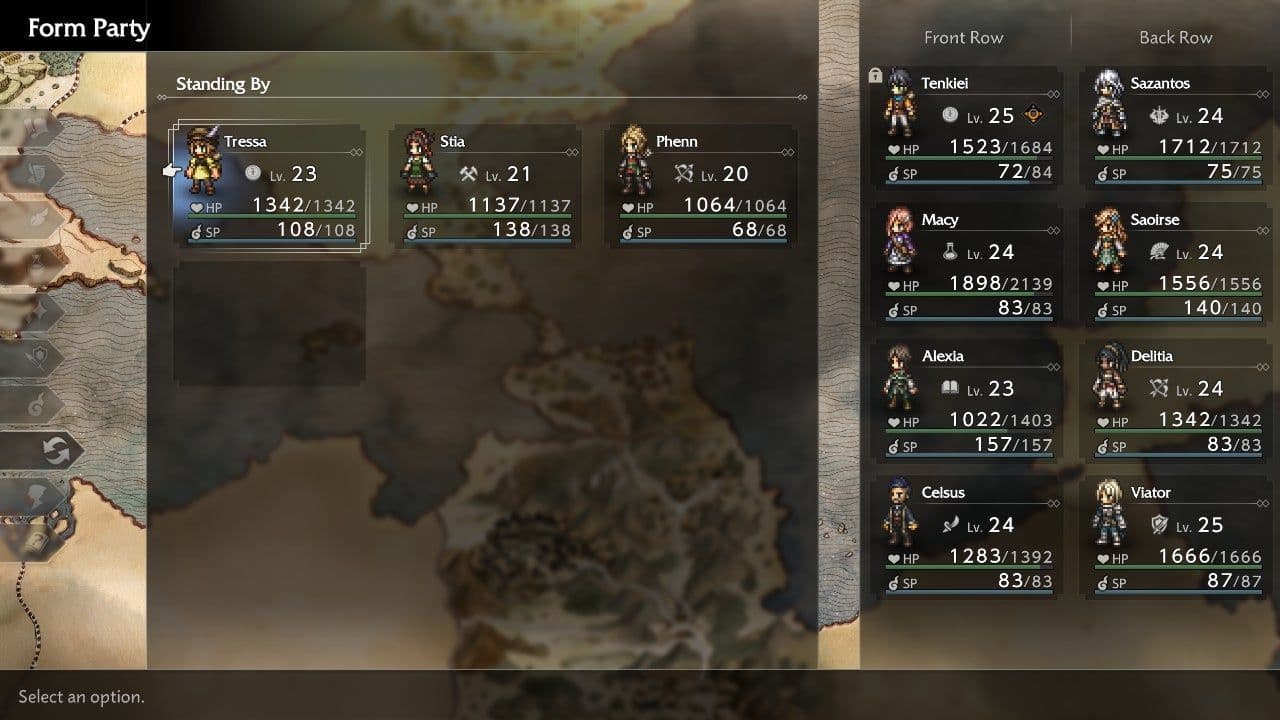This screenshot has height=720, width=1280.
Task: Click Celsus in the front row
Action: tap(968, 539)
